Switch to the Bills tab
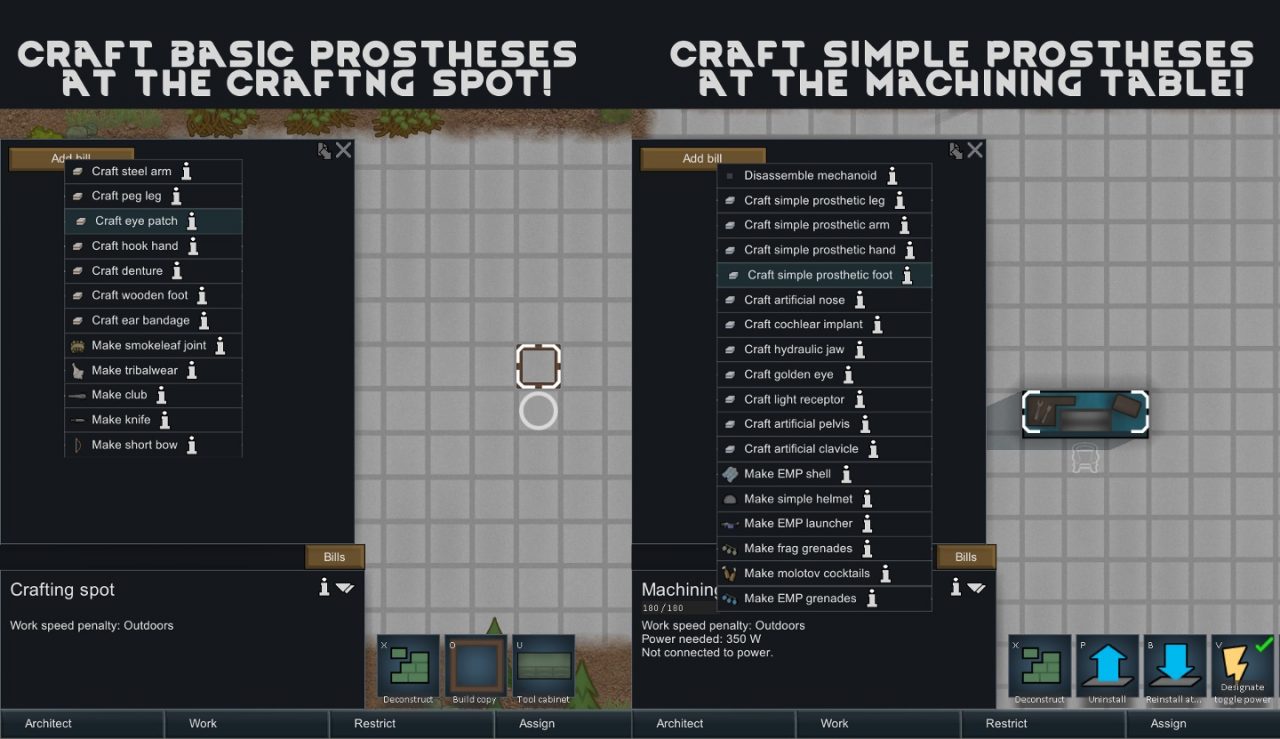 [x=334, y=556]
